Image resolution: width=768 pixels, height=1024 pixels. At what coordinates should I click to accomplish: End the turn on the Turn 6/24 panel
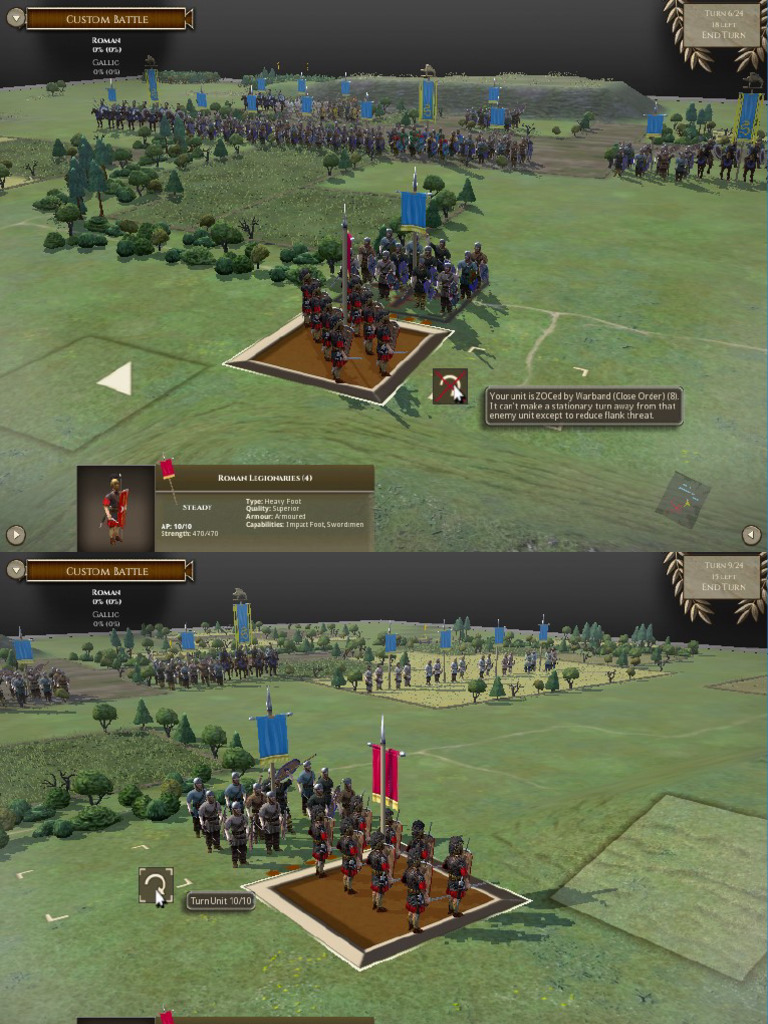click(x=725, y=36)
